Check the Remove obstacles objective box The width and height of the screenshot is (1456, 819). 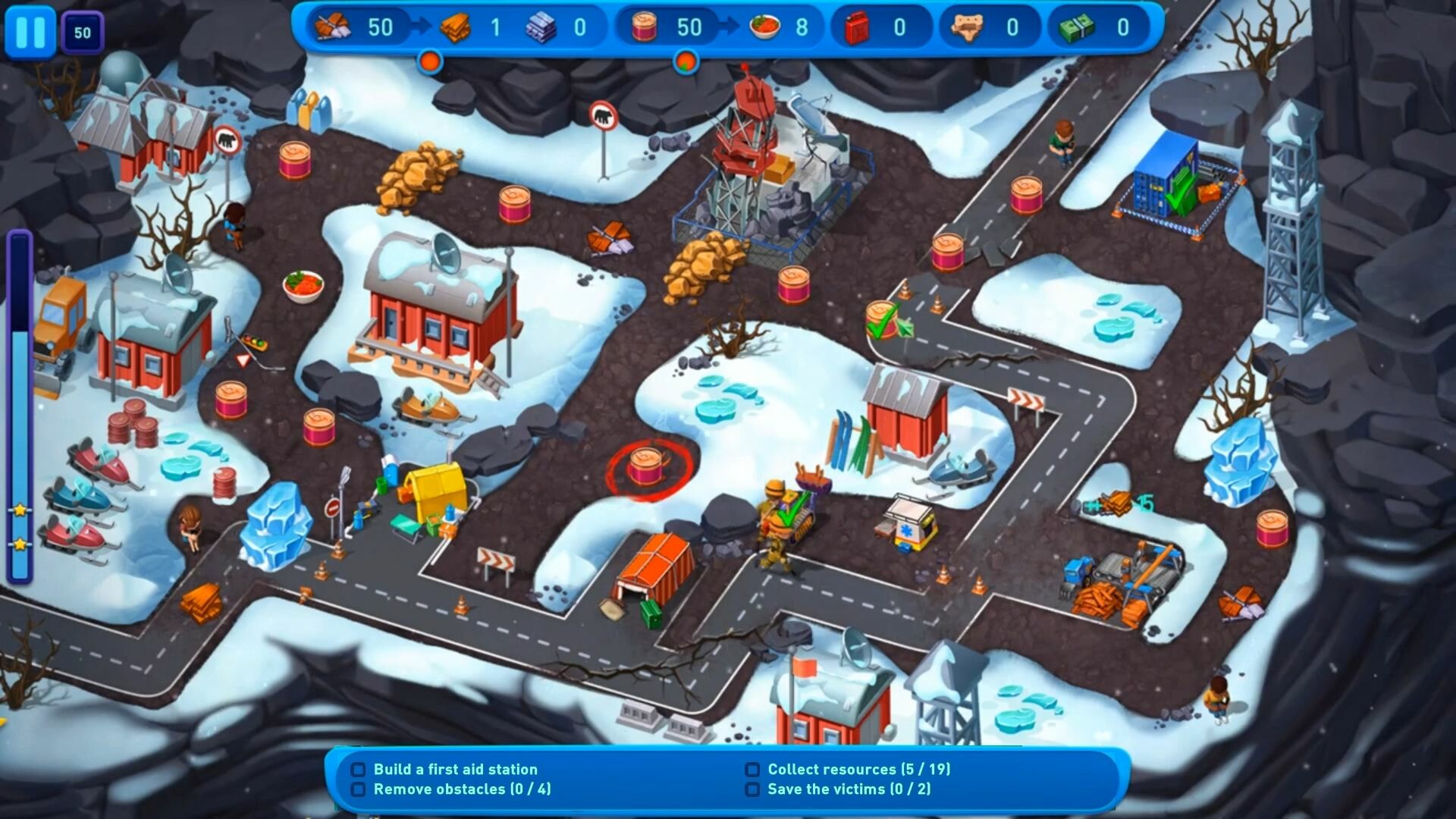358,789
